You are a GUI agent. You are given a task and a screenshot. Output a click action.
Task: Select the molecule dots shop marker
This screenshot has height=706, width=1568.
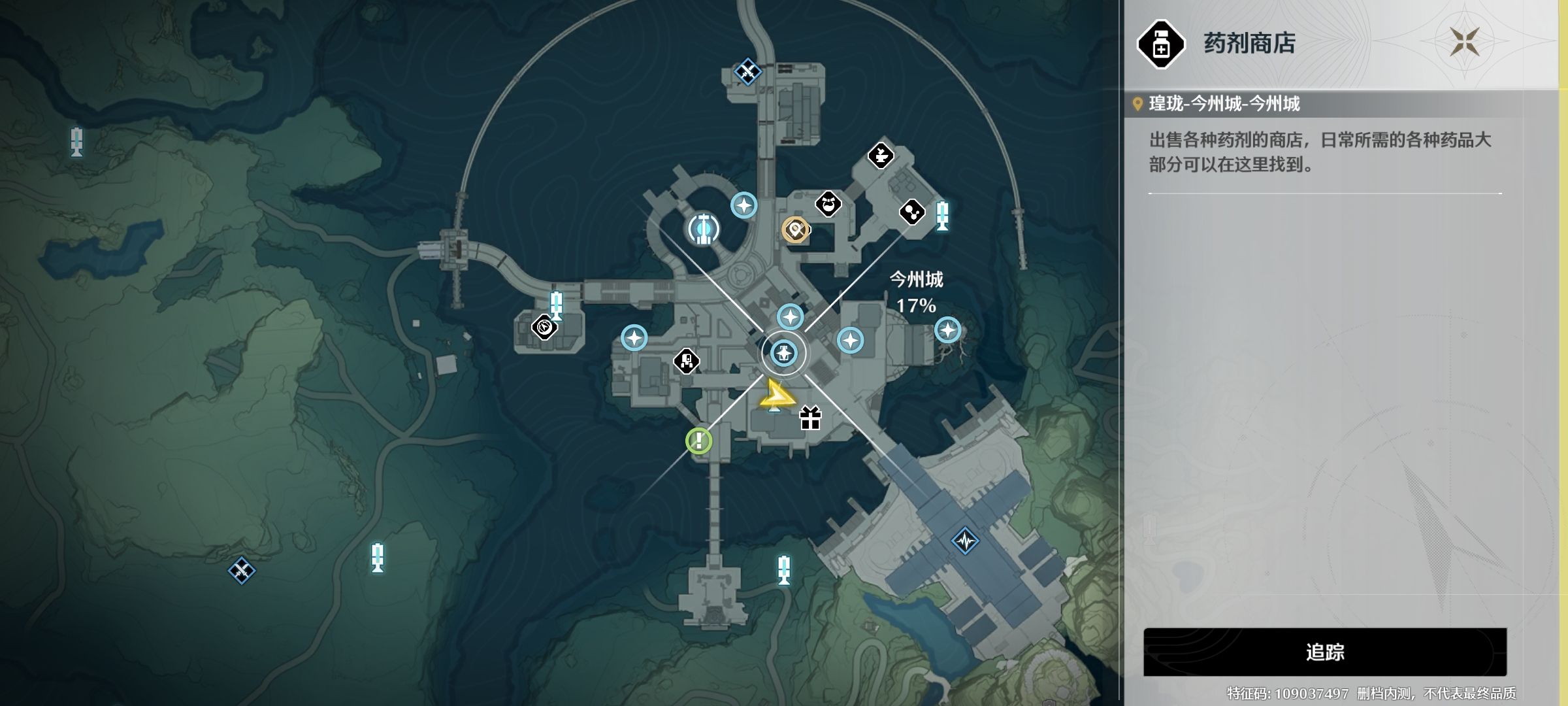(x=911, y=212)
